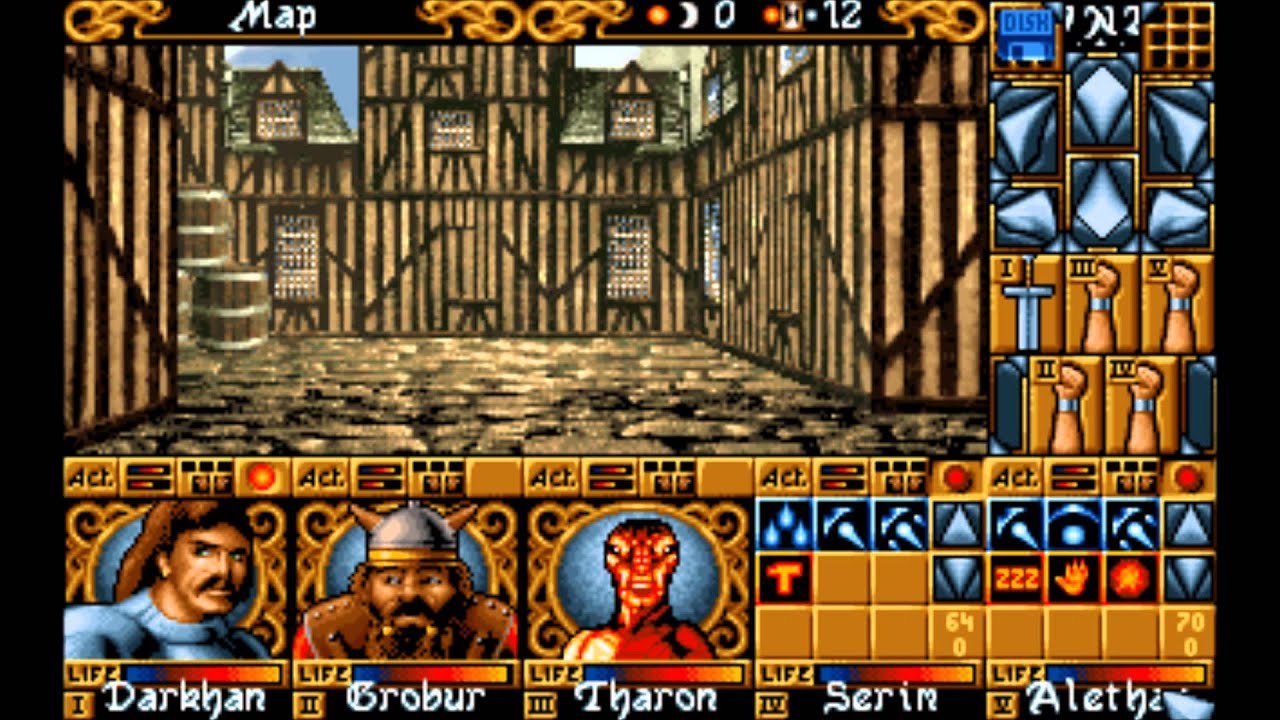The width and height of the screenshot is (1280, 720).
Task: Select Serim's red T spell icon
Action: click(x=787, y=575)
